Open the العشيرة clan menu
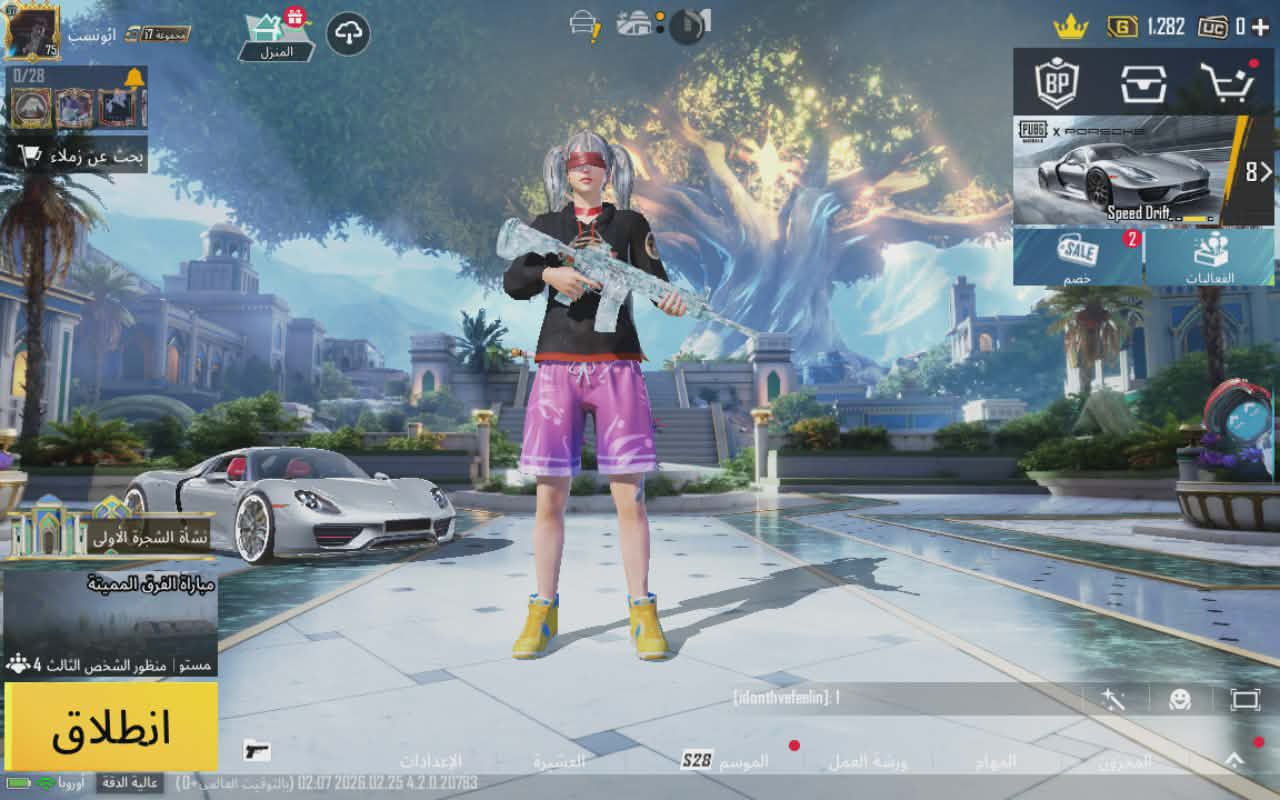Image resolution: width=1280 pixels, height=800 pixels. point(559,762)
